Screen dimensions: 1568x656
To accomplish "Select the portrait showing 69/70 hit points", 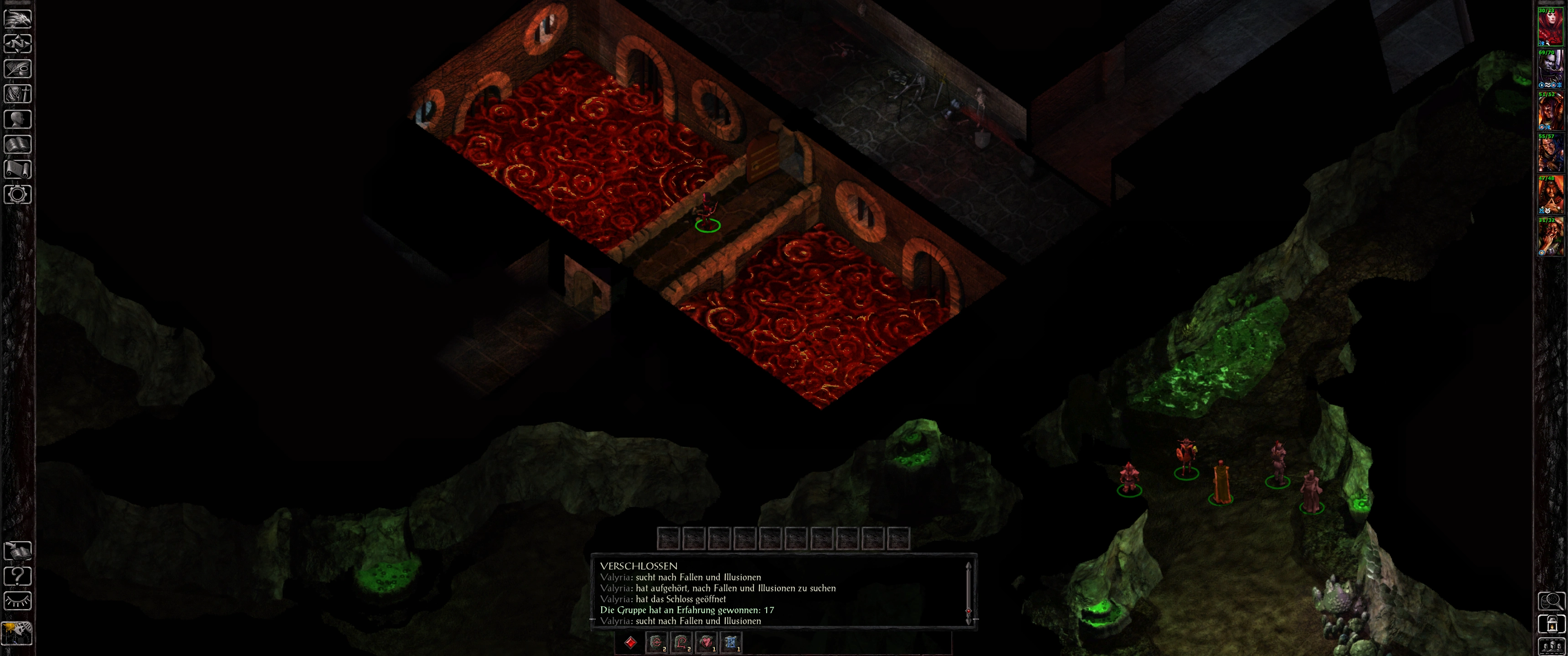I will pos(1550,69).
